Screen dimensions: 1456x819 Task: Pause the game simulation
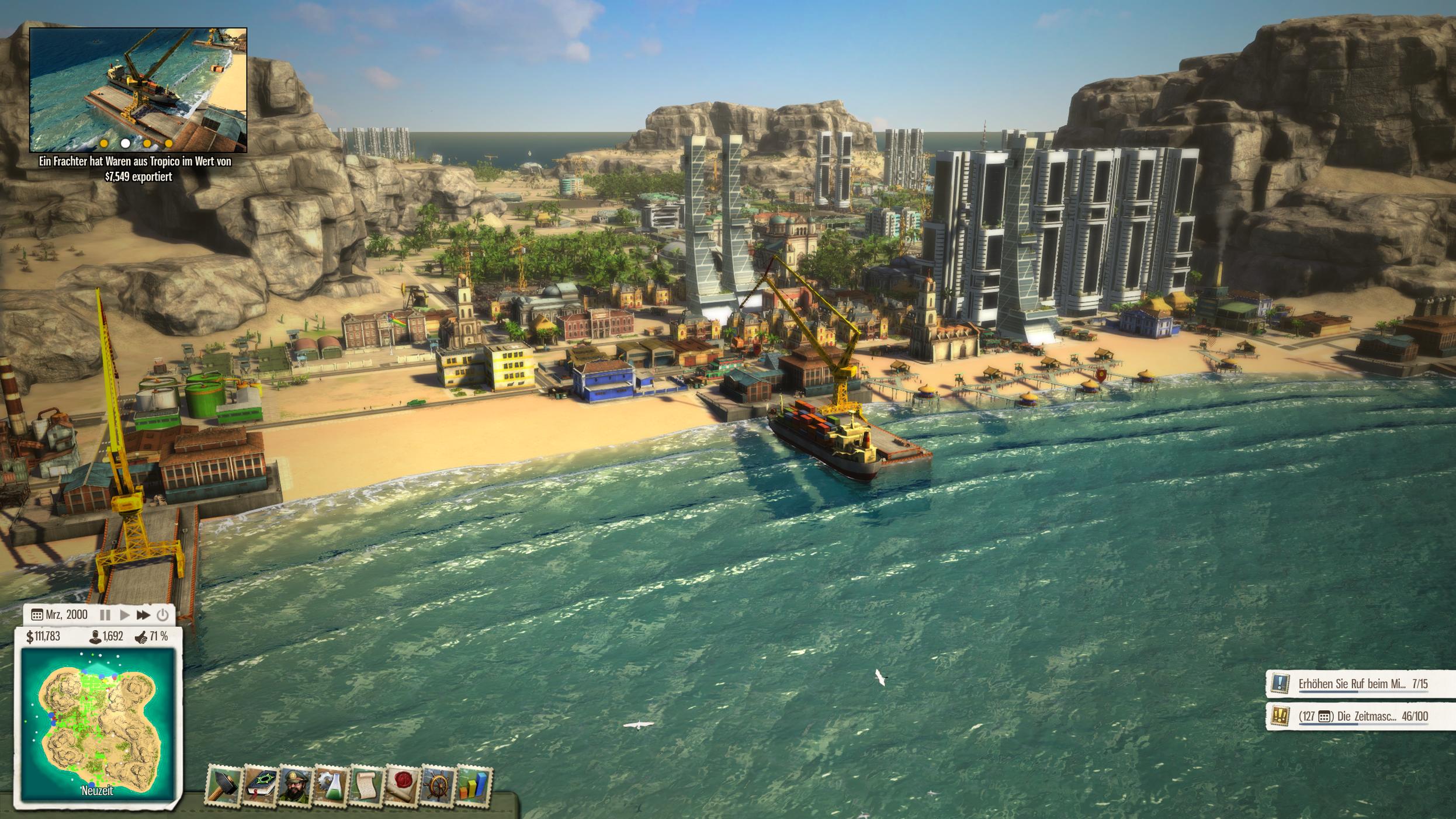(105, 615)
